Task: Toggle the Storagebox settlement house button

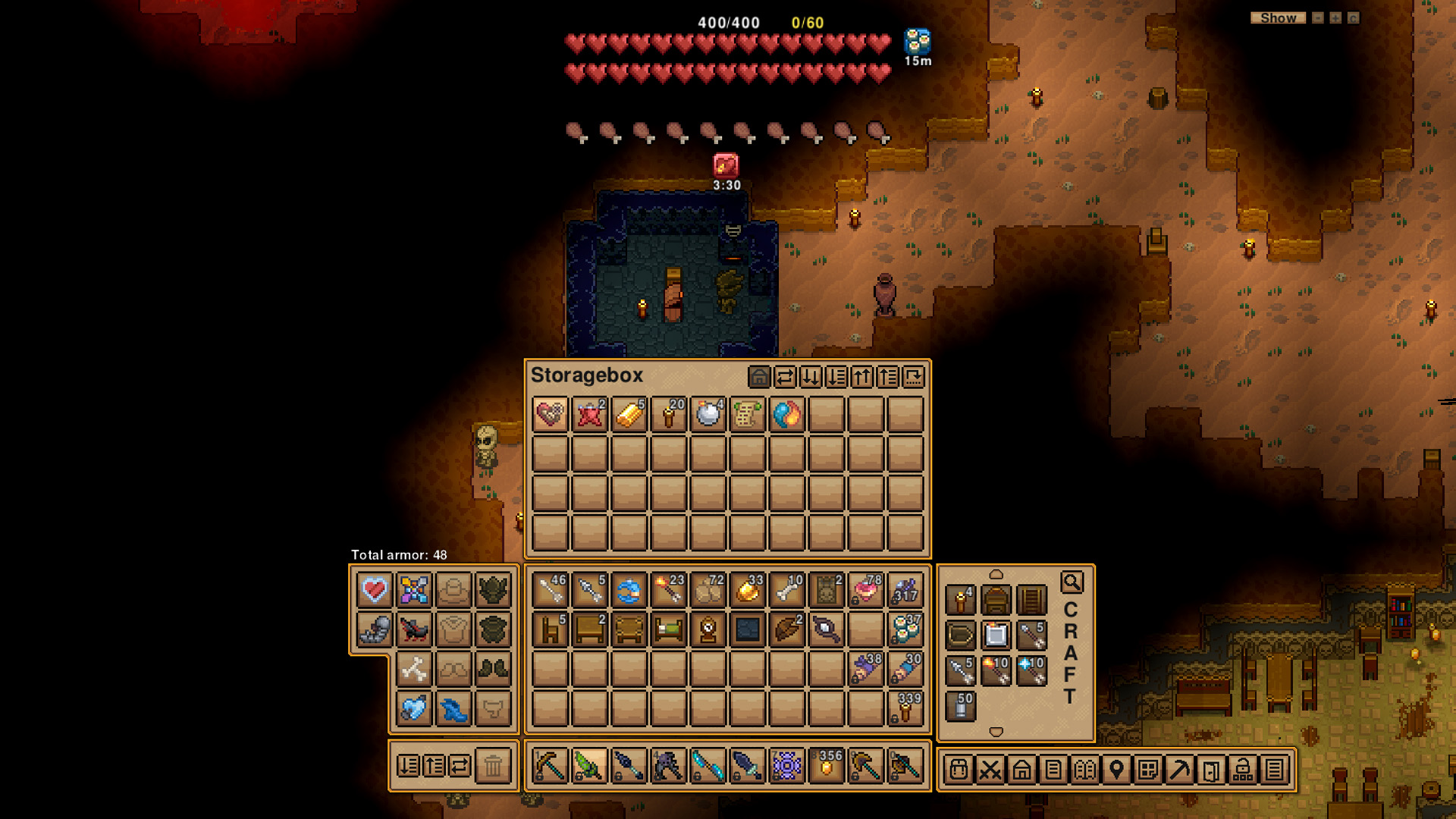Action: coord(759,377)
